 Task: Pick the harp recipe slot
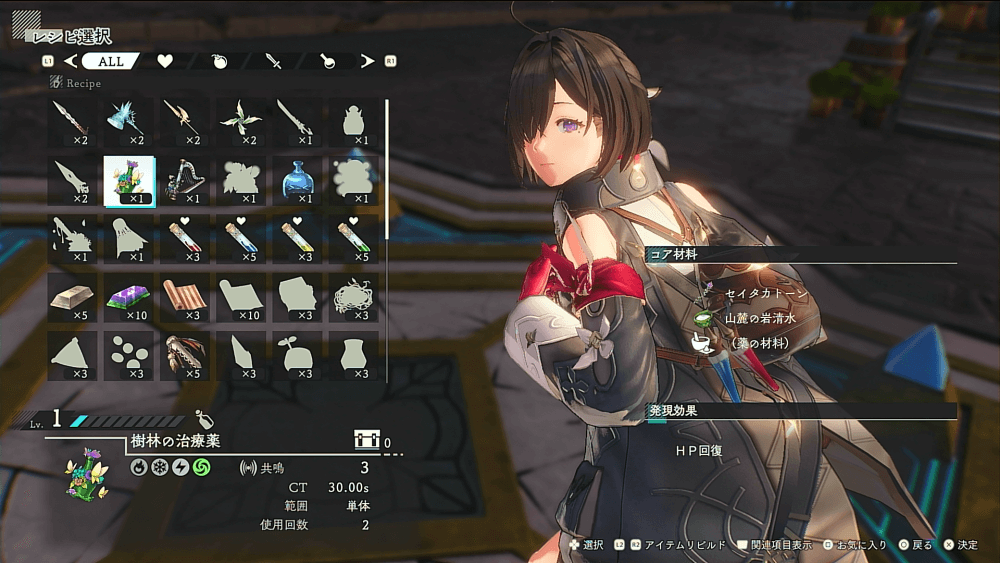[185, 179]
